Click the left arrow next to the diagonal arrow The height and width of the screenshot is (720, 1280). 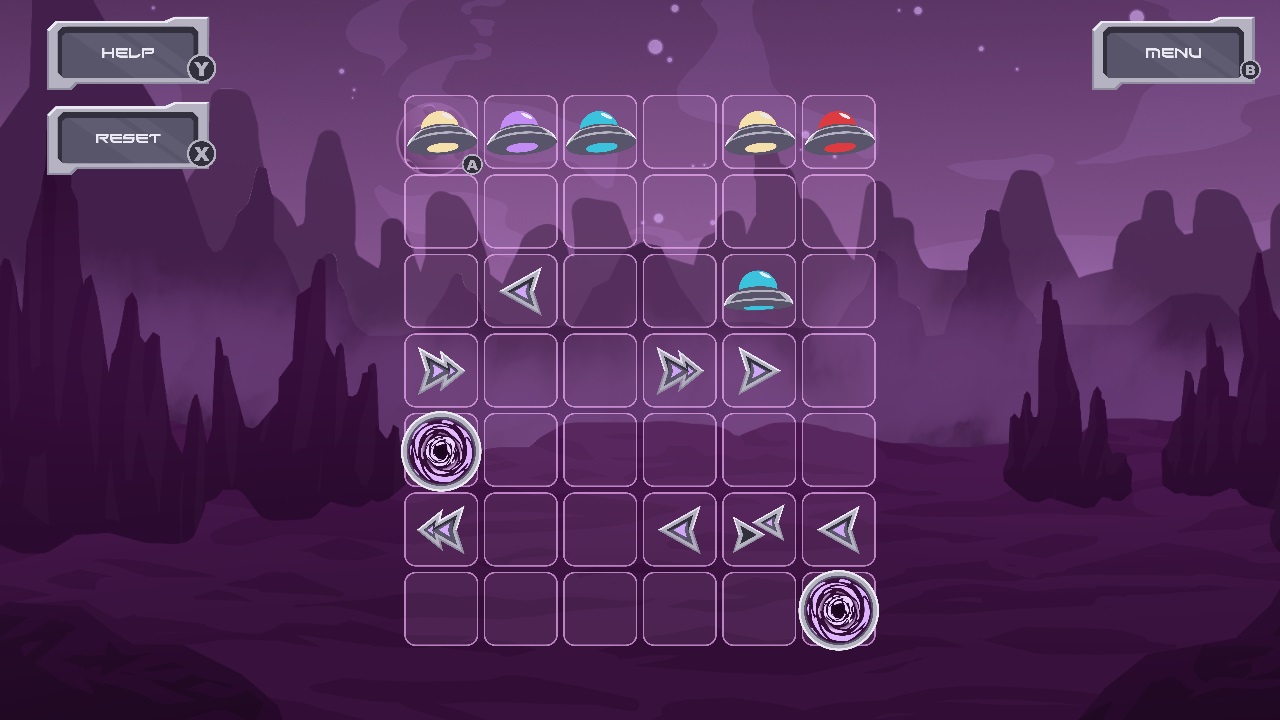(x=680, y=529)
